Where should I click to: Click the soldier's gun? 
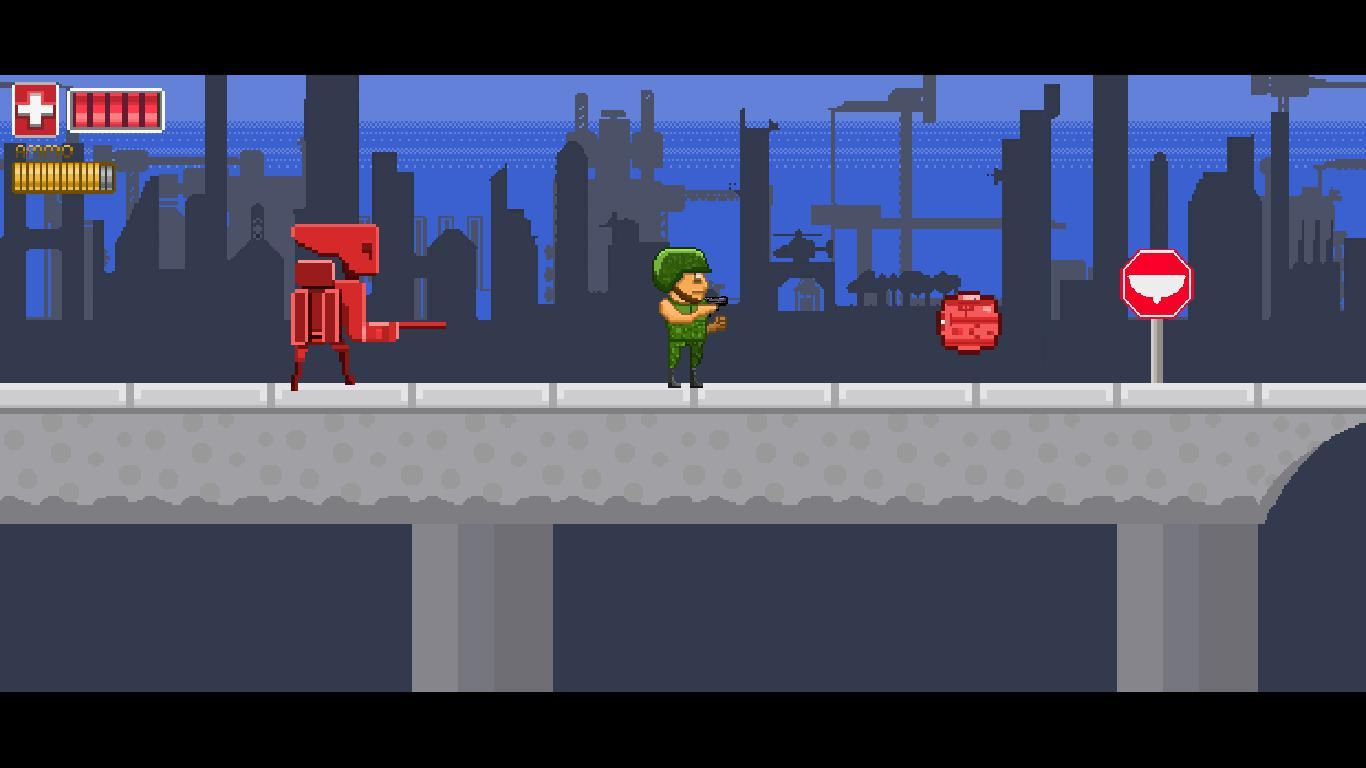pos(716,302)
